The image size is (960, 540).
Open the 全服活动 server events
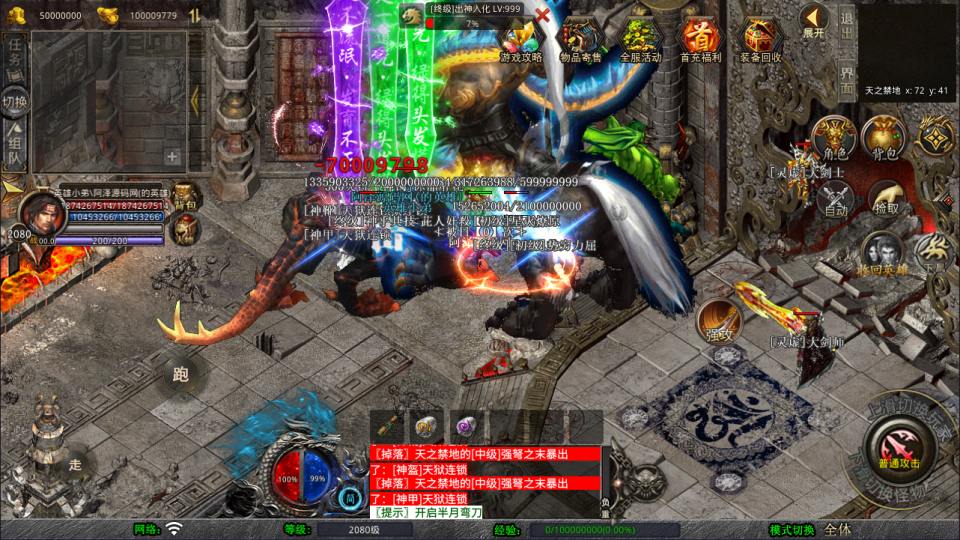click(641, 40)
